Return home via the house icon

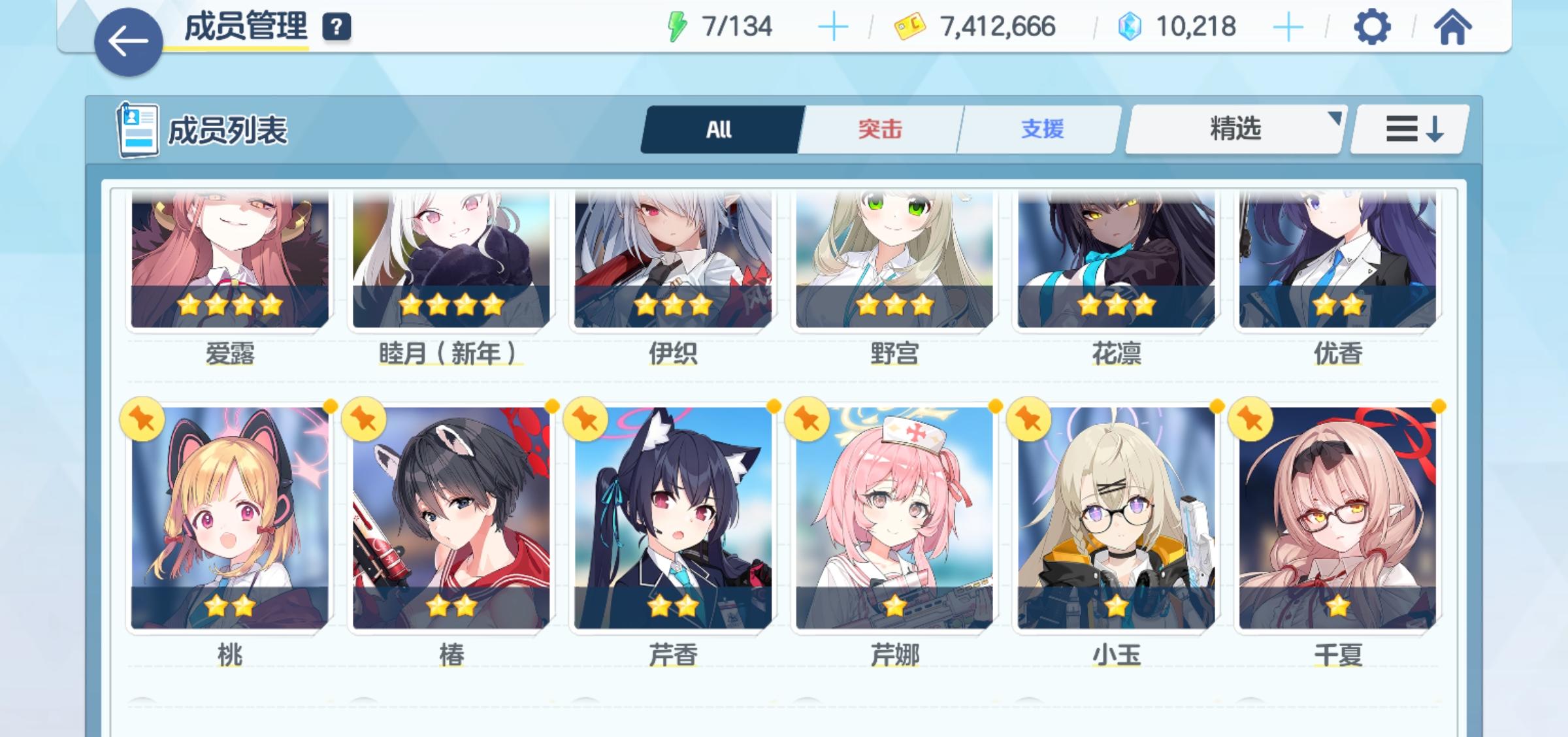(x=1453, y=27)
